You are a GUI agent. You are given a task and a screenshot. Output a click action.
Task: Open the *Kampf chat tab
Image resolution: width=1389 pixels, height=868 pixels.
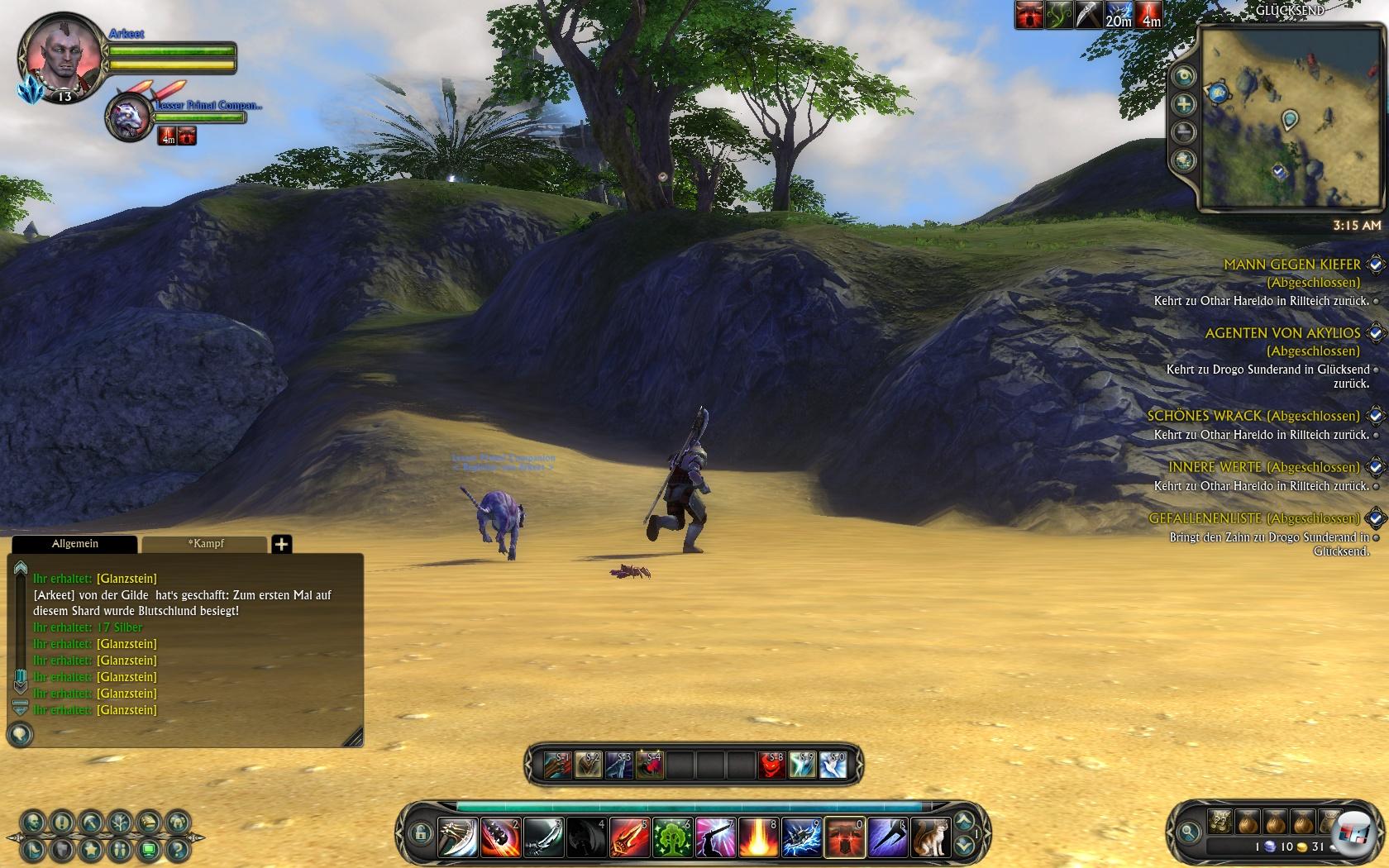(x=205, y=544)
